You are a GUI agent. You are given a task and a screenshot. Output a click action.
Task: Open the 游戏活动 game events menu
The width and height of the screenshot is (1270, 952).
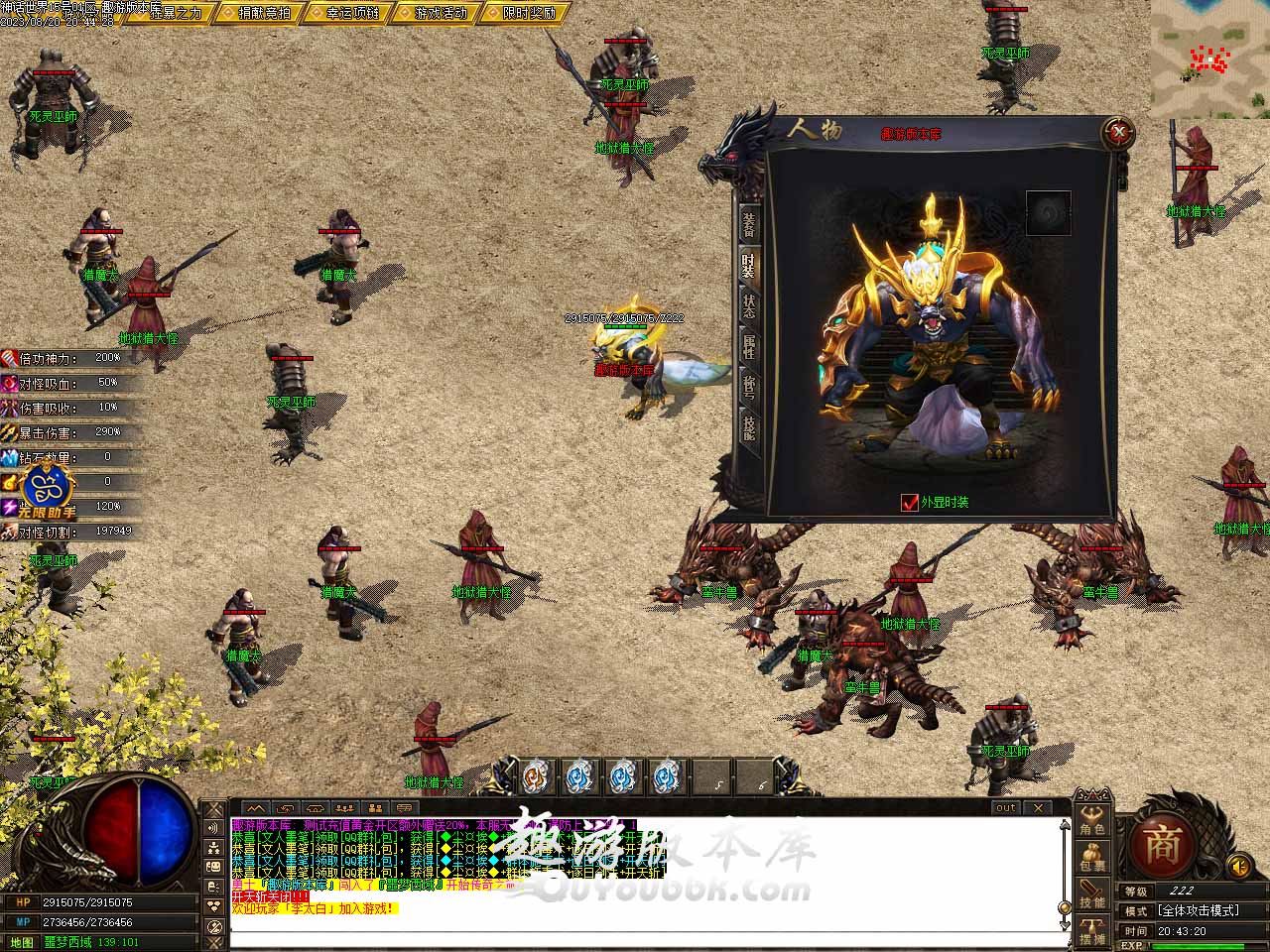pyautogui.click(x=441, y=13)
